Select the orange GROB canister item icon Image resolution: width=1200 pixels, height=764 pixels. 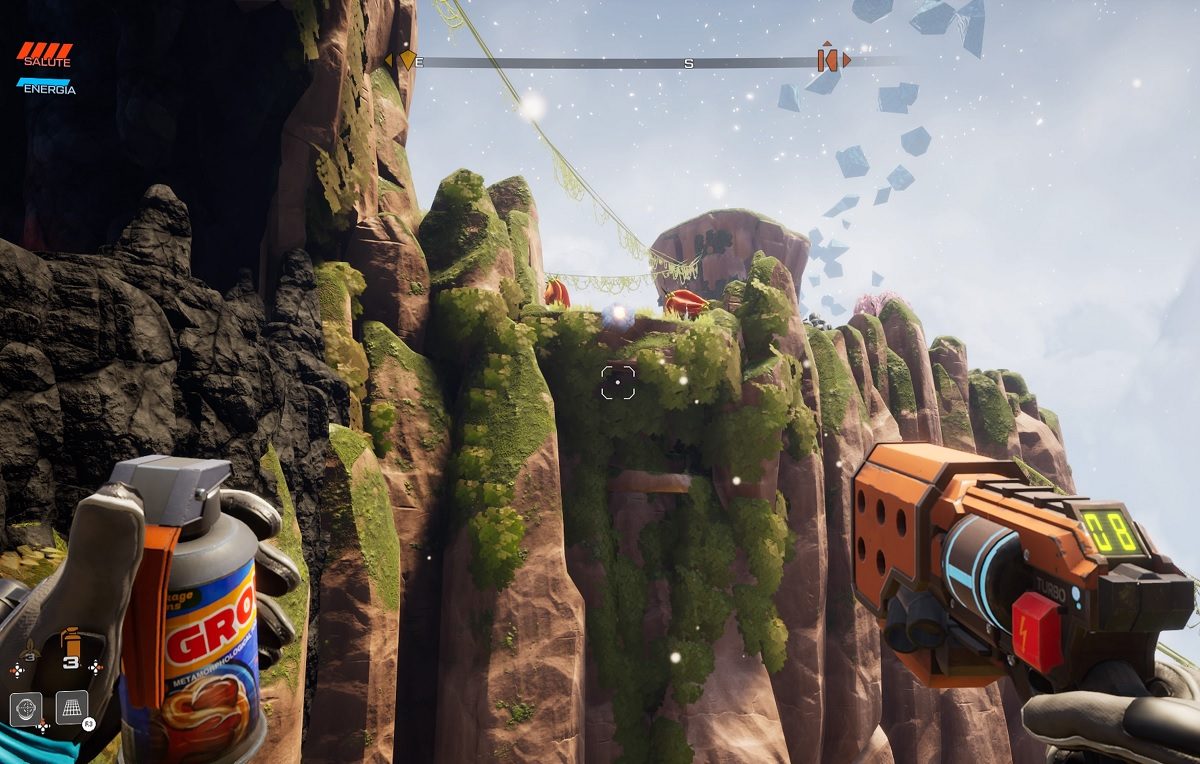coord(70,640)
